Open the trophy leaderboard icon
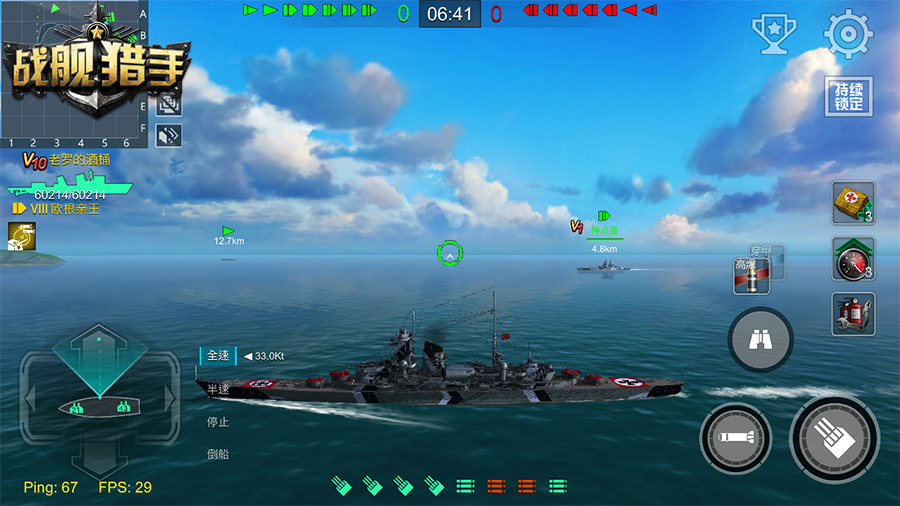Image resolution: width=900 pixels, height=506 pixels. 774,34
